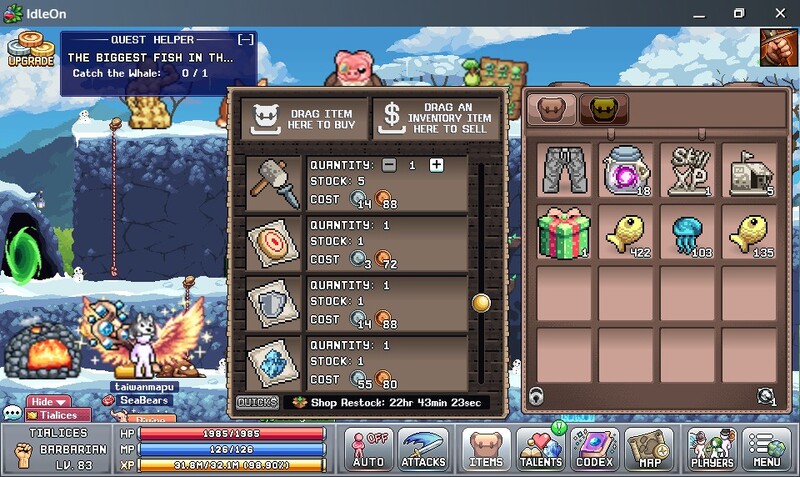Choose the shield shop item
Viewport: 800px width, 477px height.
click(x=273, y=303)
